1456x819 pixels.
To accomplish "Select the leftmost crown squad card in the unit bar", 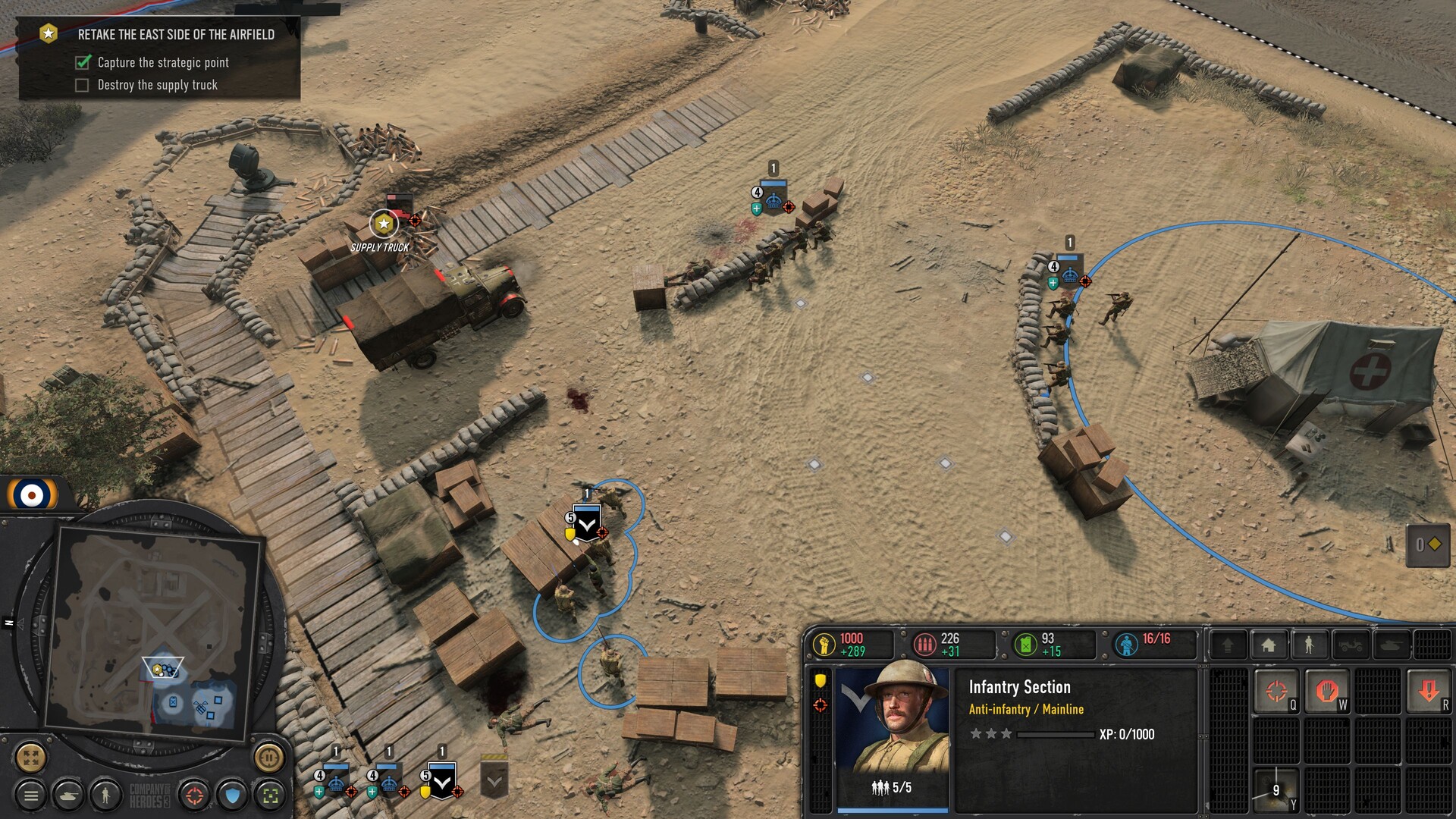I will tap(335, 781).
